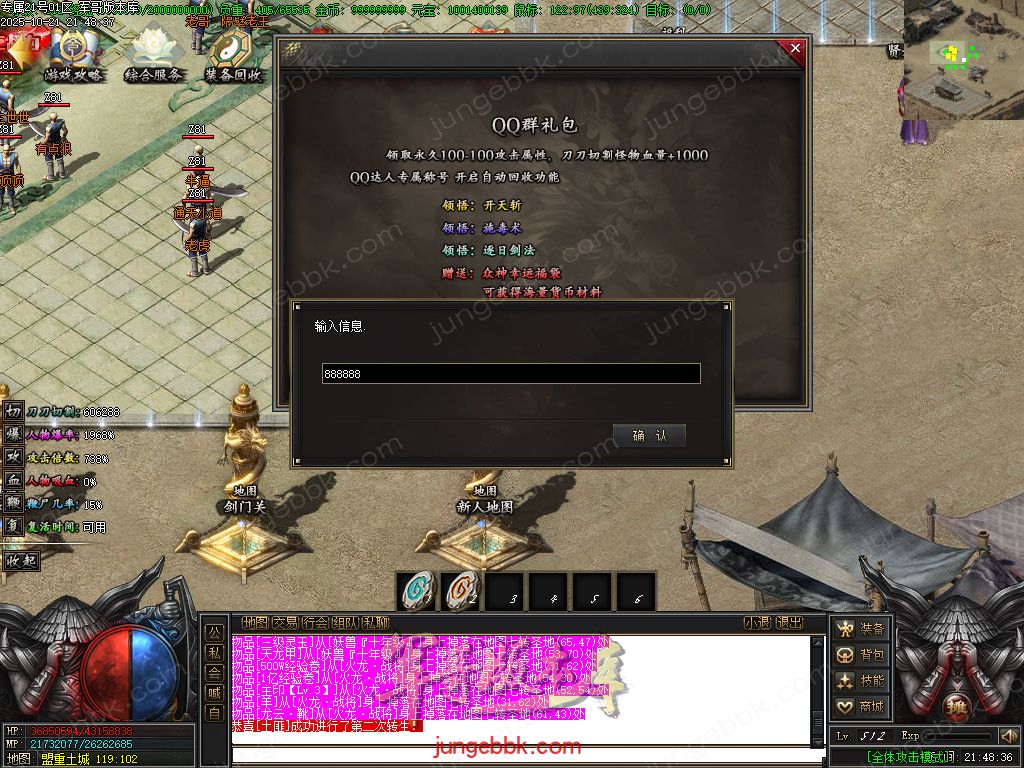The image size is (1024, 768).
Task: Open the 装备回收 equipment recycling
Action: pyautogui.click(x=234, y=58)
